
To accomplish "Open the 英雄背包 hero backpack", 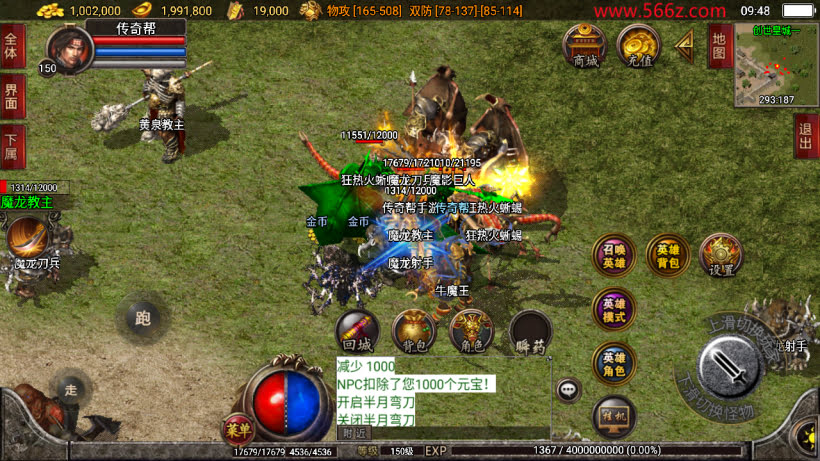I will point(668,256).
